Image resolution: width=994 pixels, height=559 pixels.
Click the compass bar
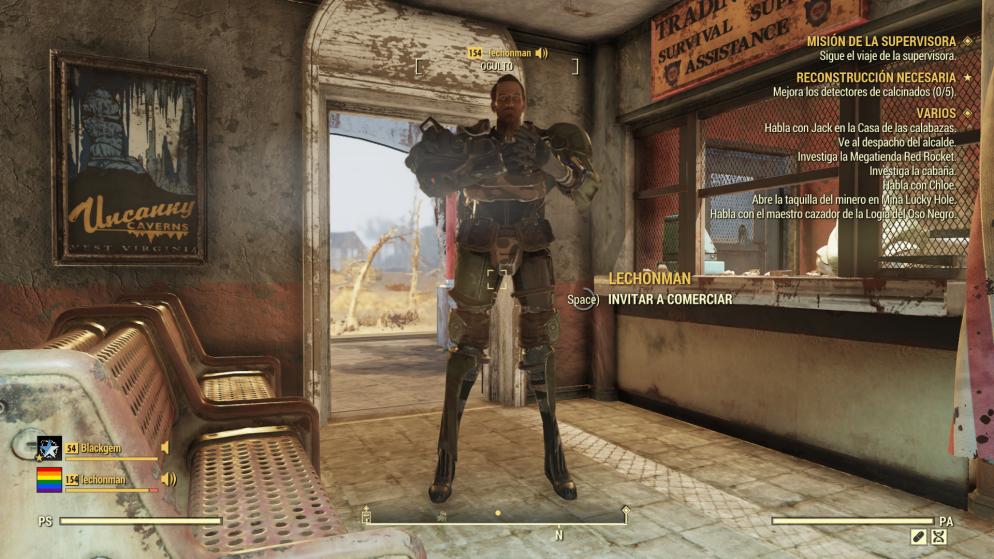(x=497, y=521)
